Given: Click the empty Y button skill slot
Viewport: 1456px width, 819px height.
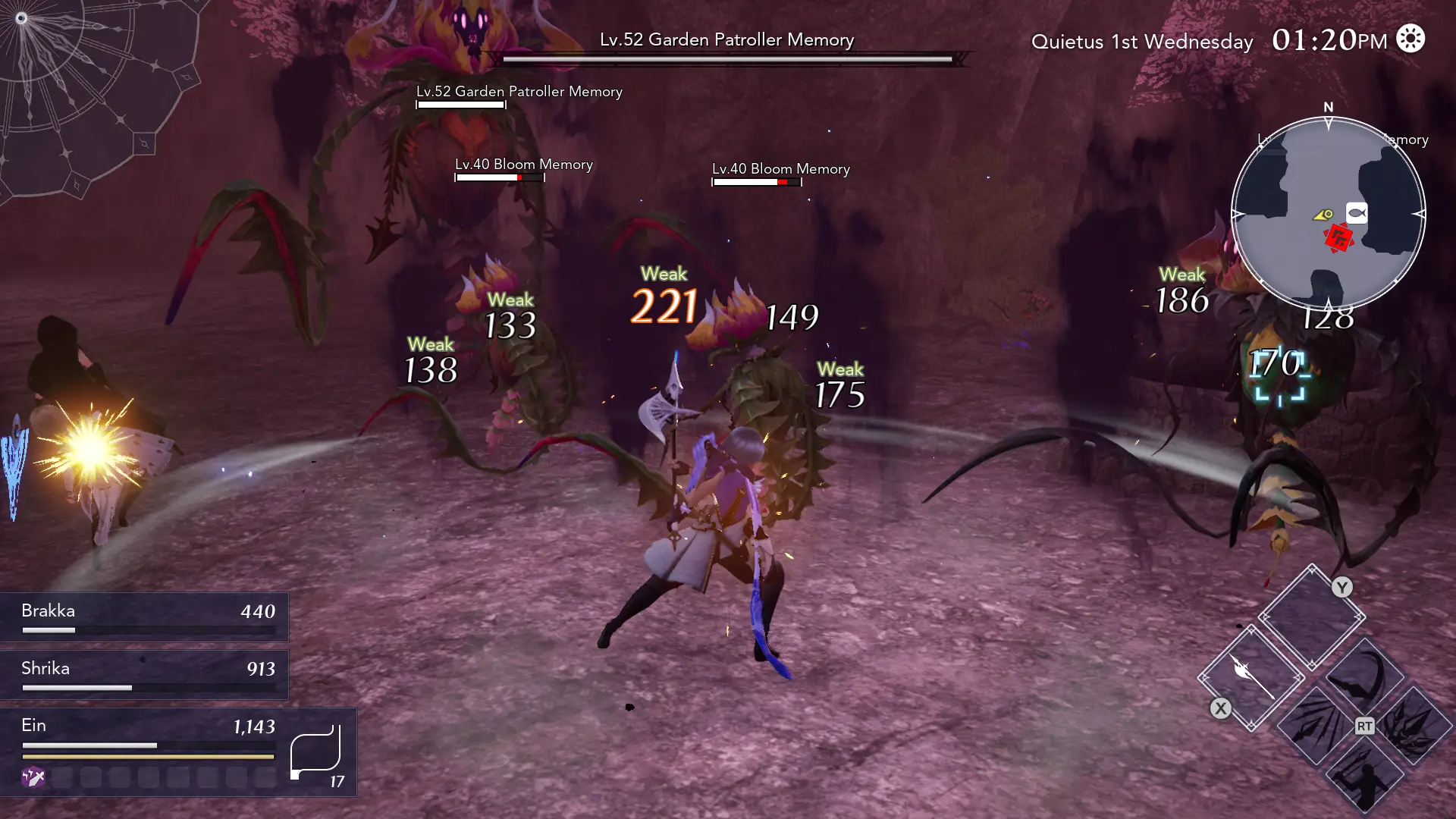Looking at the screenshot, I should click(1312, 616).
